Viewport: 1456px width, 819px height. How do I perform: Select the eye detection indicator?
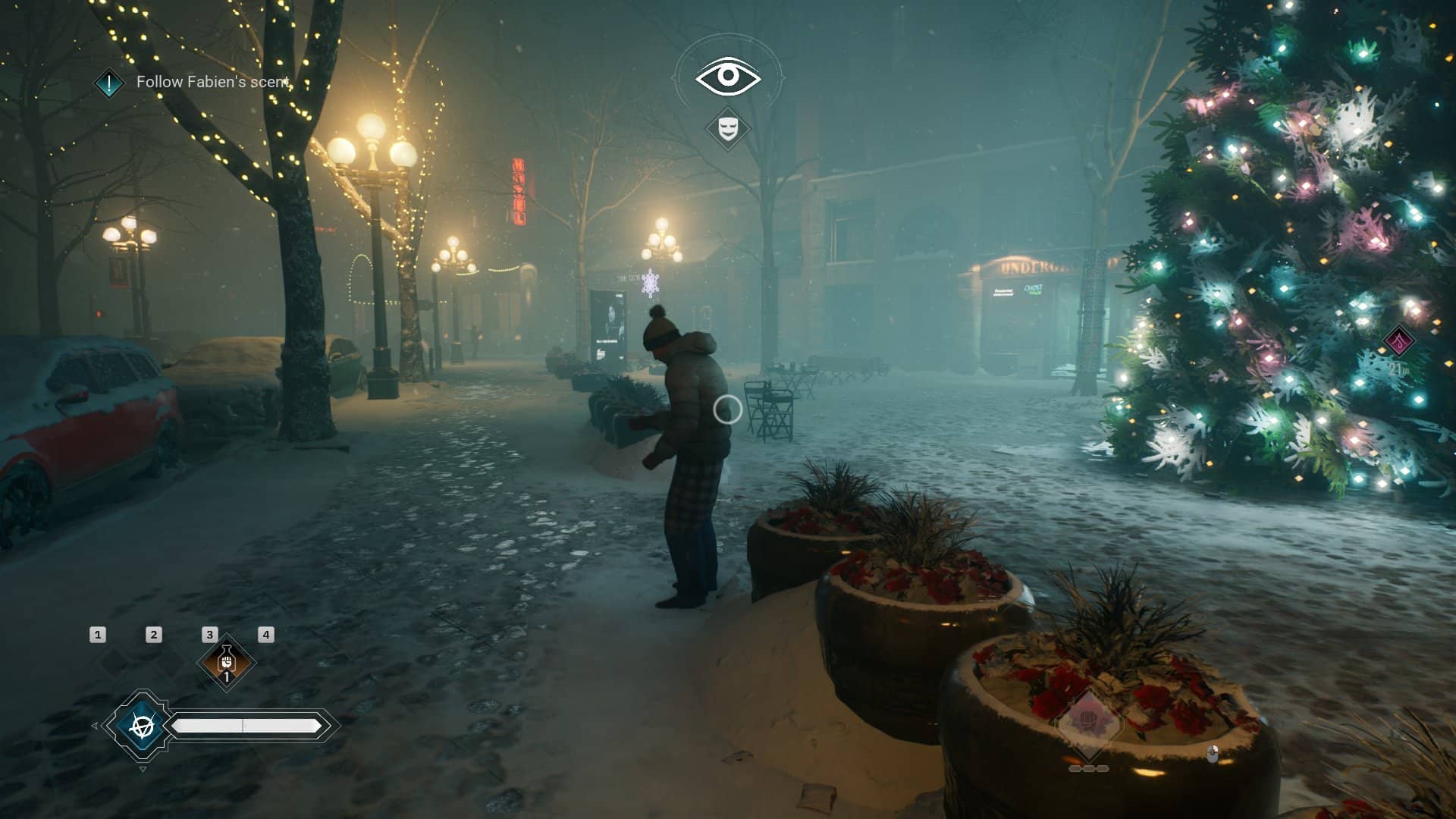tap(728, 76)
